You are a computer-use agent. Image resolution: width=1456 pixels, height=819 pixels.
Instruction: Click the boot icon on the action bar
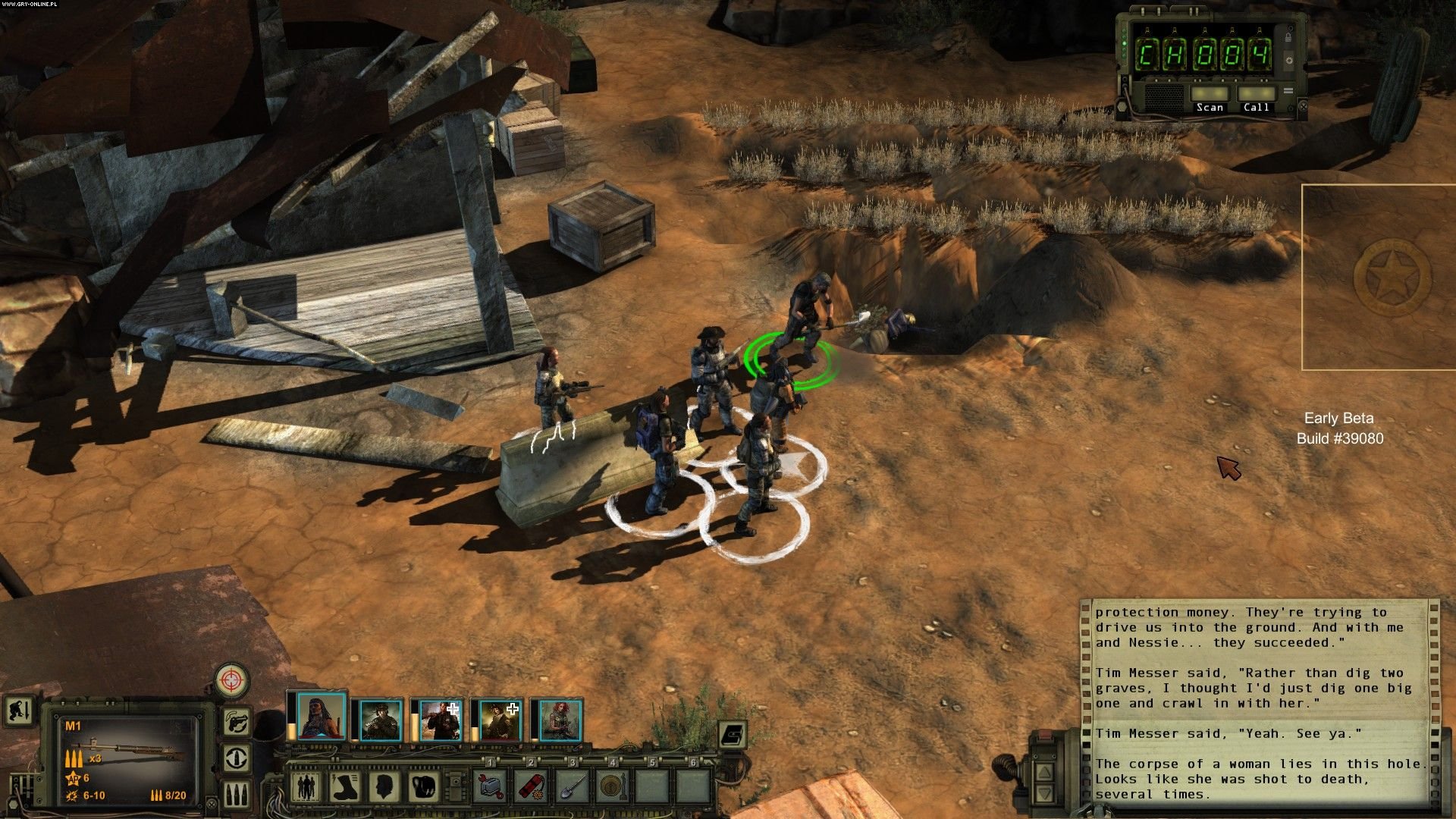click(x=346, y=786)
